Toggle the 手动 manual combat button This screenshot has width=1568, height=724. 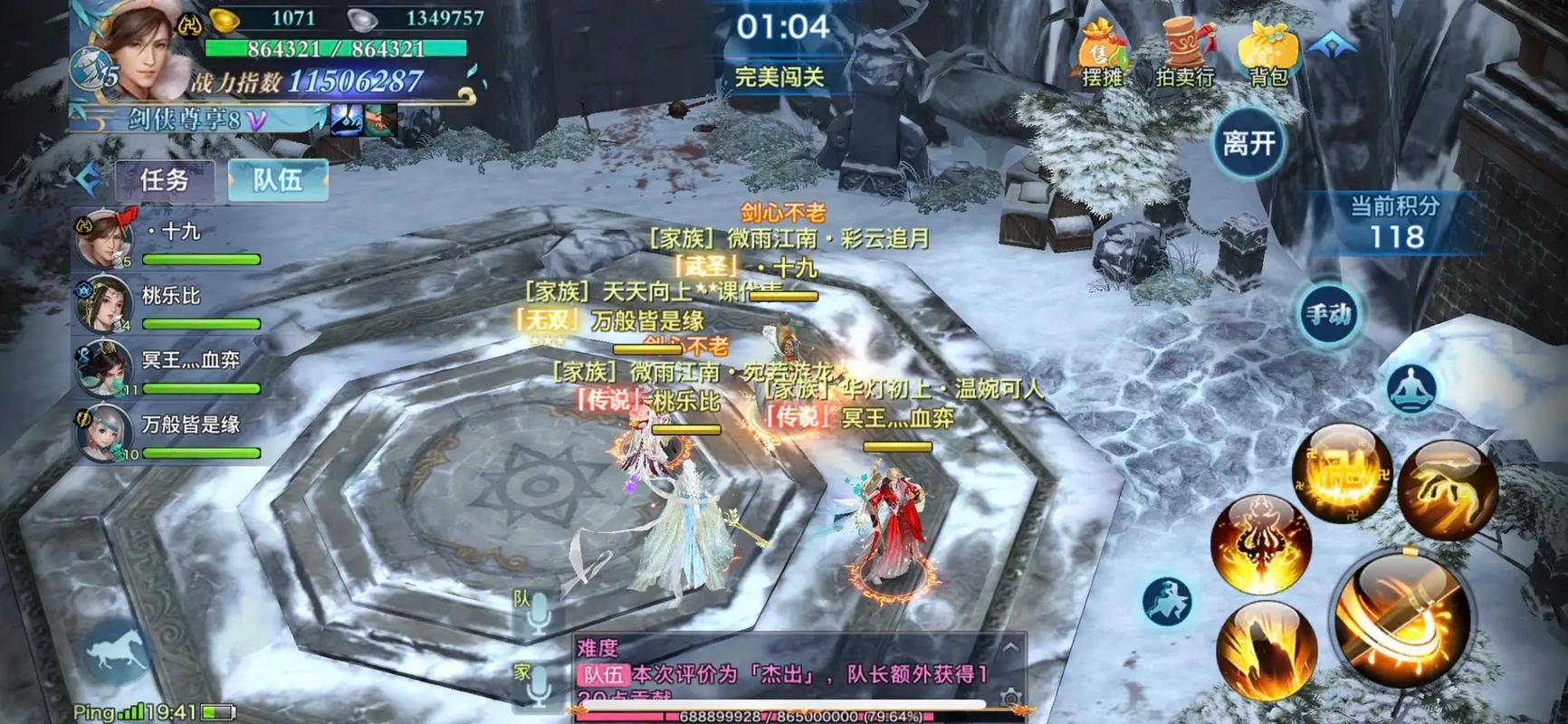(x=1328, y=314)
